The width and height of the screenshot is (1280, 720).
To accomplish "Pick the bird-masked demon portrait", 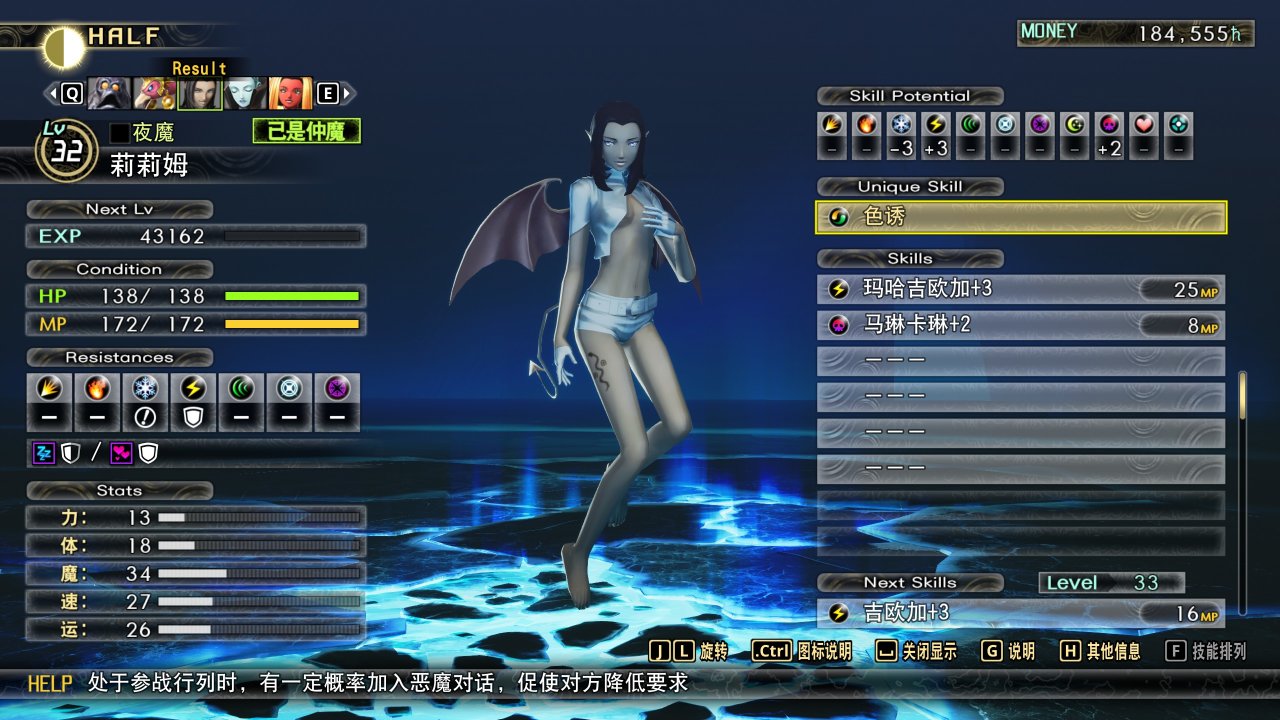I will point(109,94).
